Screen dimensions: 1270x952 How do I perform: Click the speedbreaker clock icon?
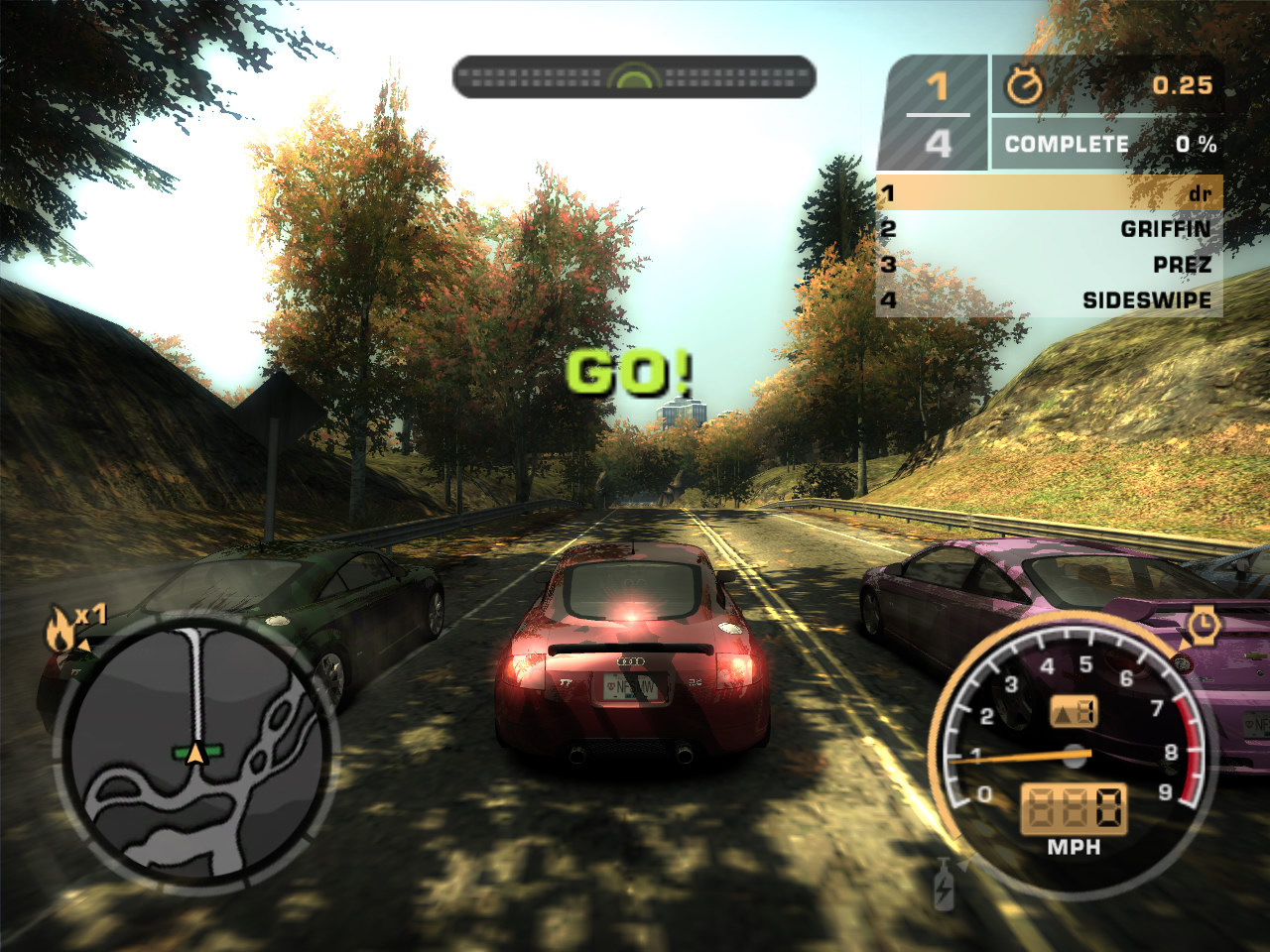[x=1203, y=624]
